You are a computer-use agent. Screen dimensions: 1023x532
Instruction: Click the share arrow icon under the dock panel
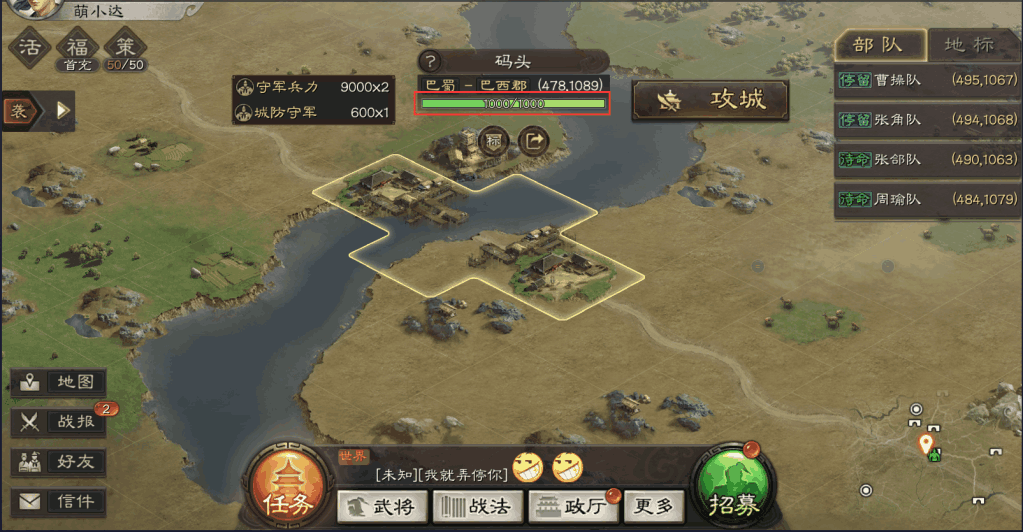(x=535, y=141)
